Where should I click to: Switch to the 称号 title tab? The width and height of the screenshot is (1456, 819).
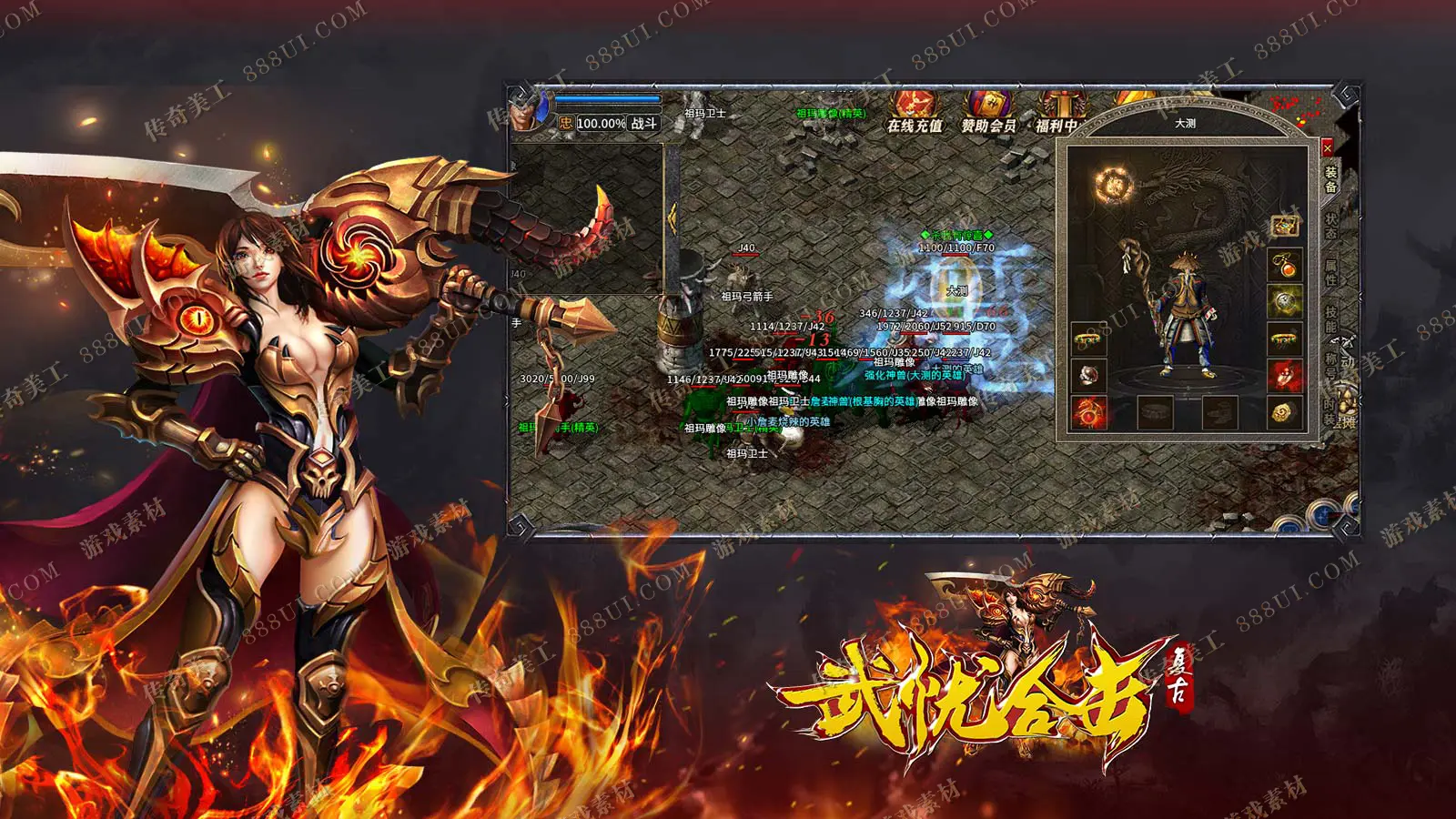coord(1330,366)
